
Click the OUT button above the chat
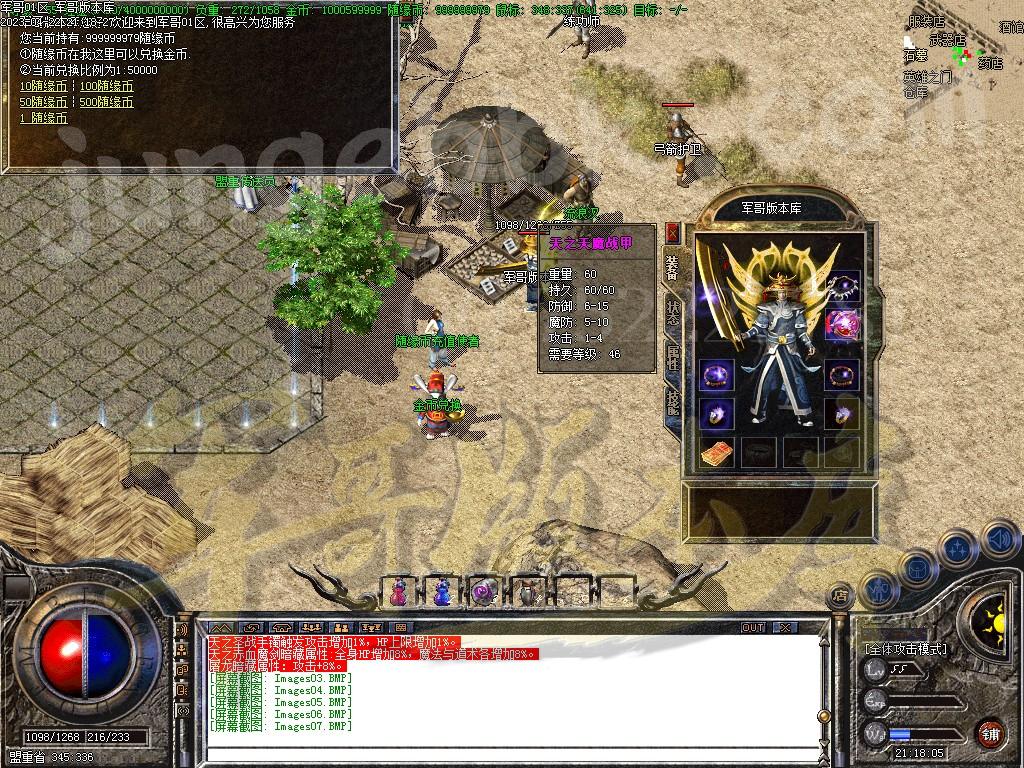(x=753, y=628)
